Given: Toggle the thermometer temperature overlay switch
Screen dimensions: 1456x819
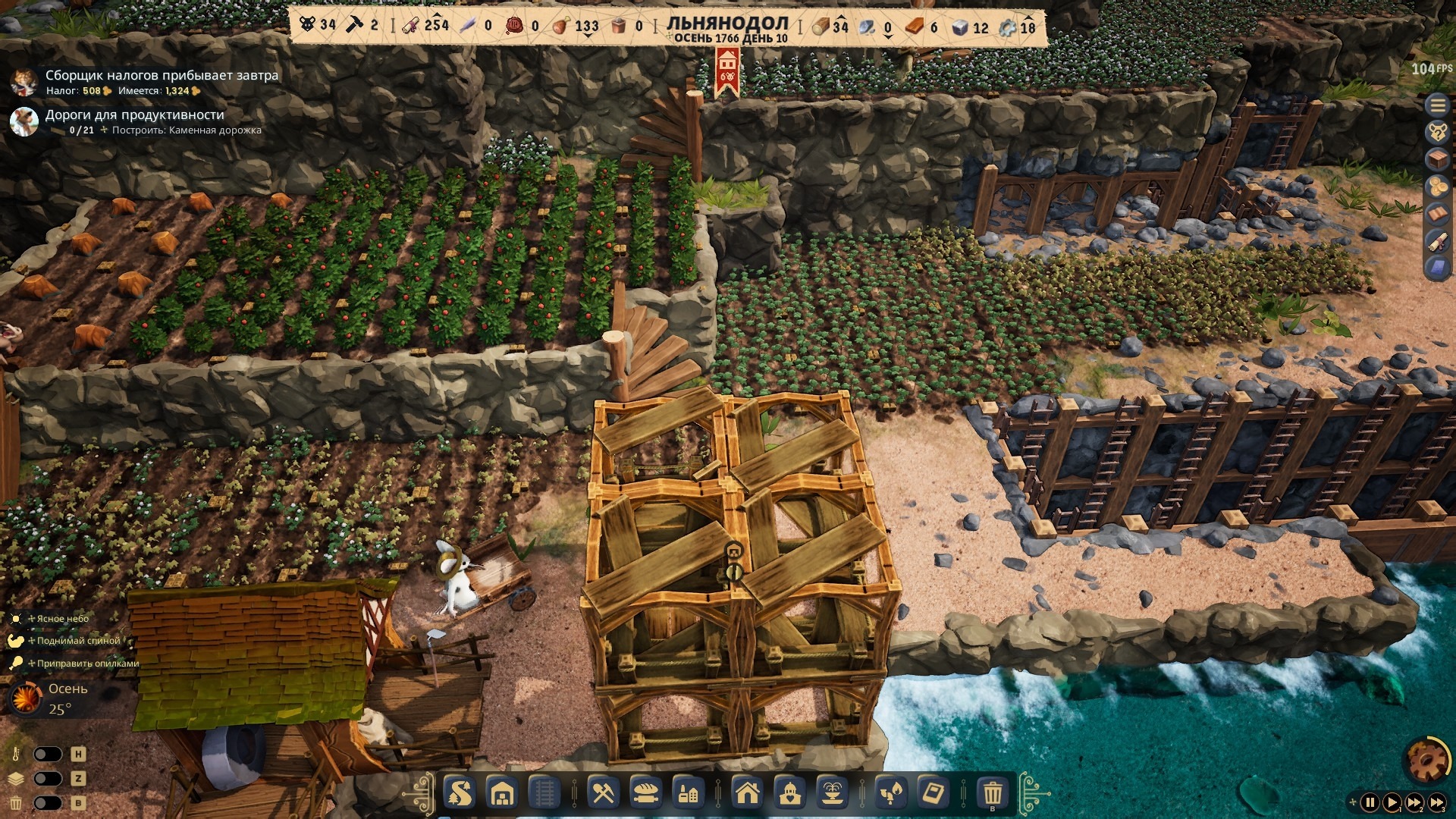Looking at the screenshot, I should point(47,755).
